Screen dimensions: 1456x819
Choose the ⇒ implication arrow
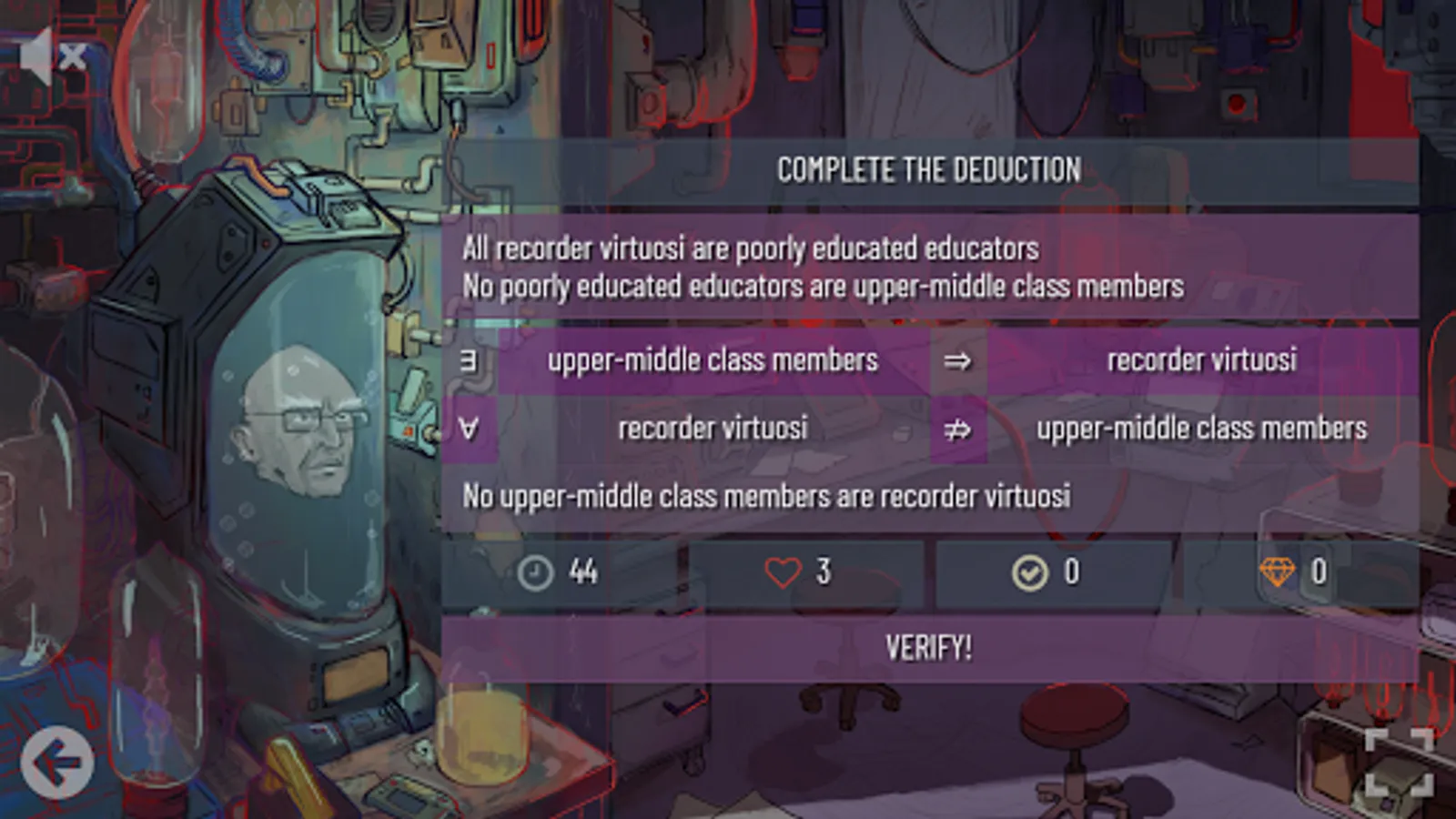point(957,361)
